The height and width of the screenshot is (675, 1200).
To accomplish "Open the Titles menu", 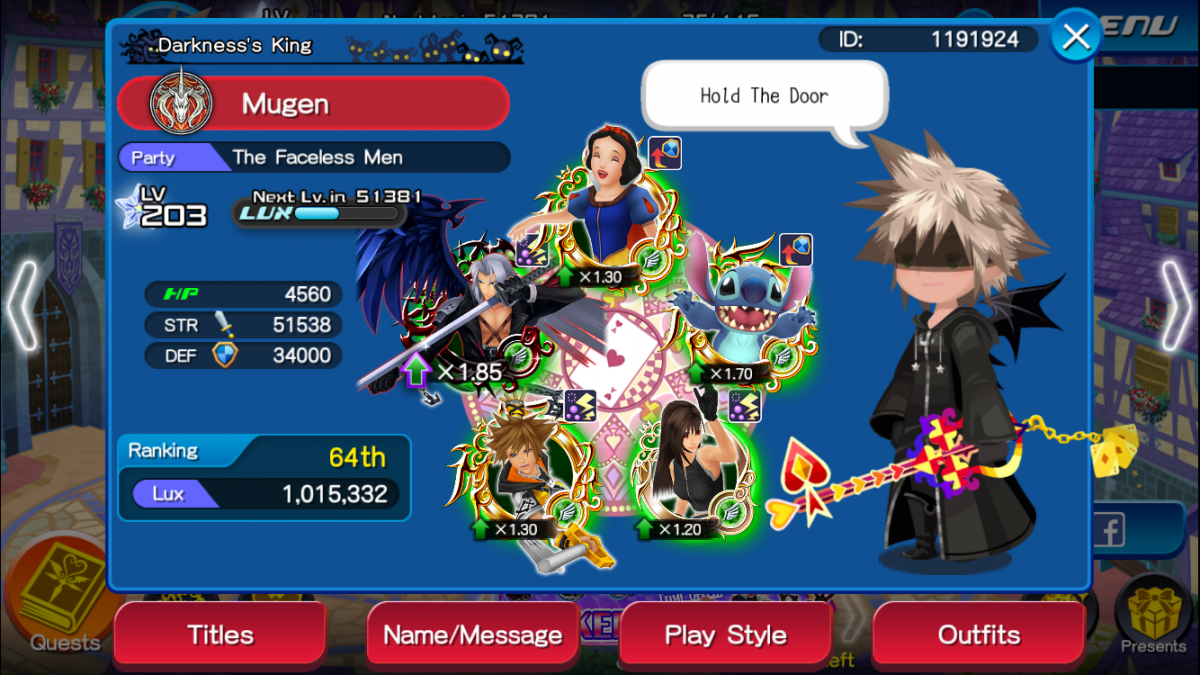I will (x=220, y=635).
